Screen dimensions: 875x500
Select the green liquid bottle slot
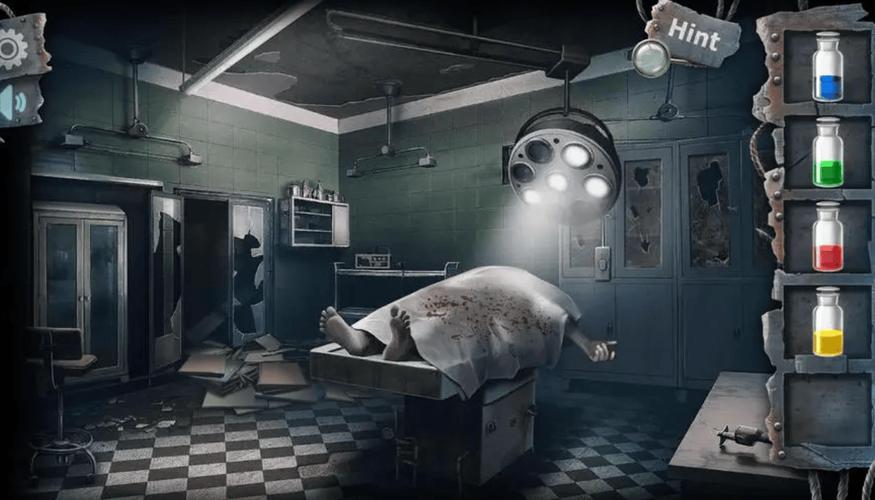coord(827,152)
